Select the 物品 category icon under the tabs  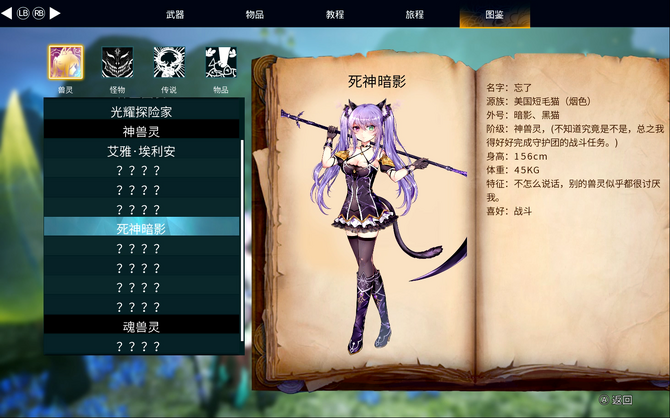tap(221, 63)
